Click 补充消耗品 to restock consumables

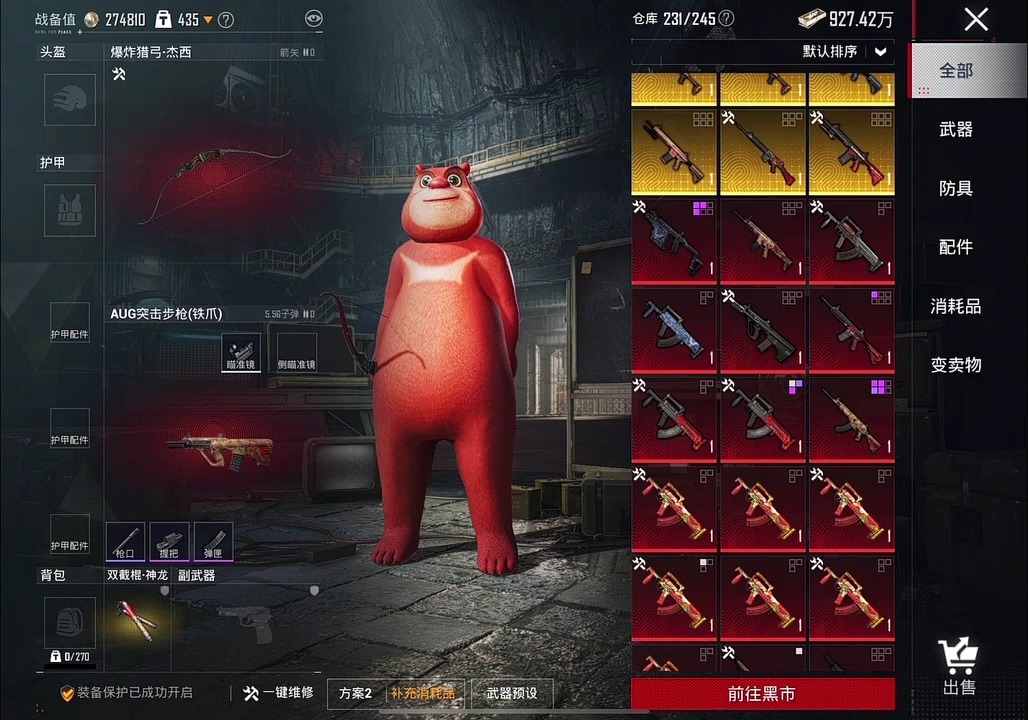tap(421, 693)
